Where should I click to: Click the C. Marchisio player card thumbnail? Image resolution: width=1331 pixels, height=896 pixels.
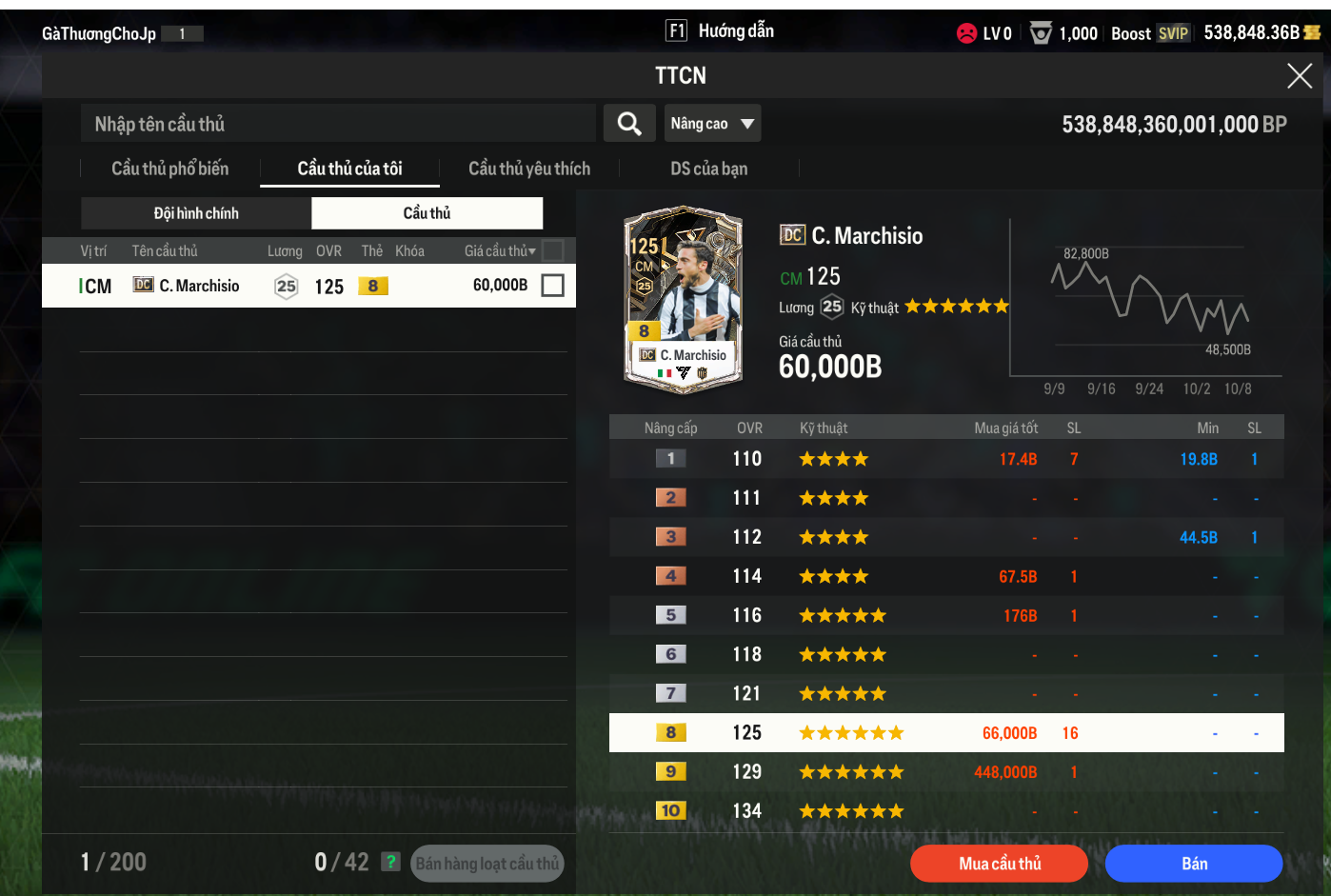(x=683, y=299)
